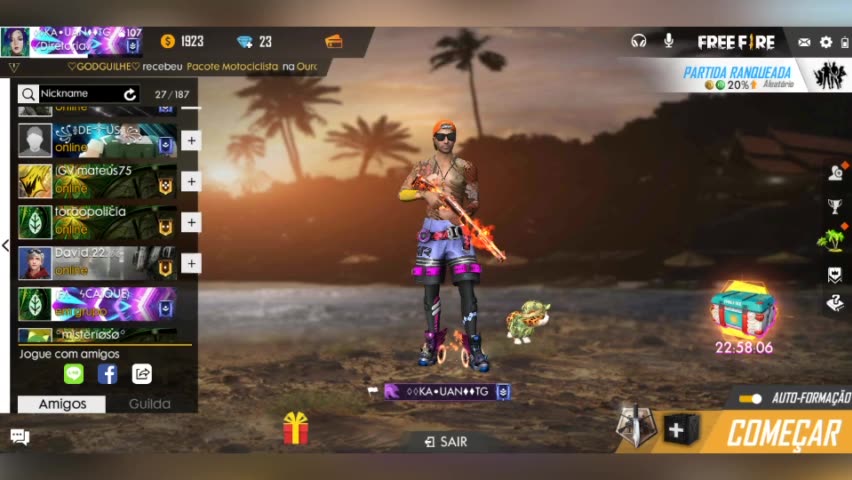This screenshot has height=480, width=852.
Task: Start the match with the COMEÇAR button
Action: pyautogui.click(x=782, y=434)
